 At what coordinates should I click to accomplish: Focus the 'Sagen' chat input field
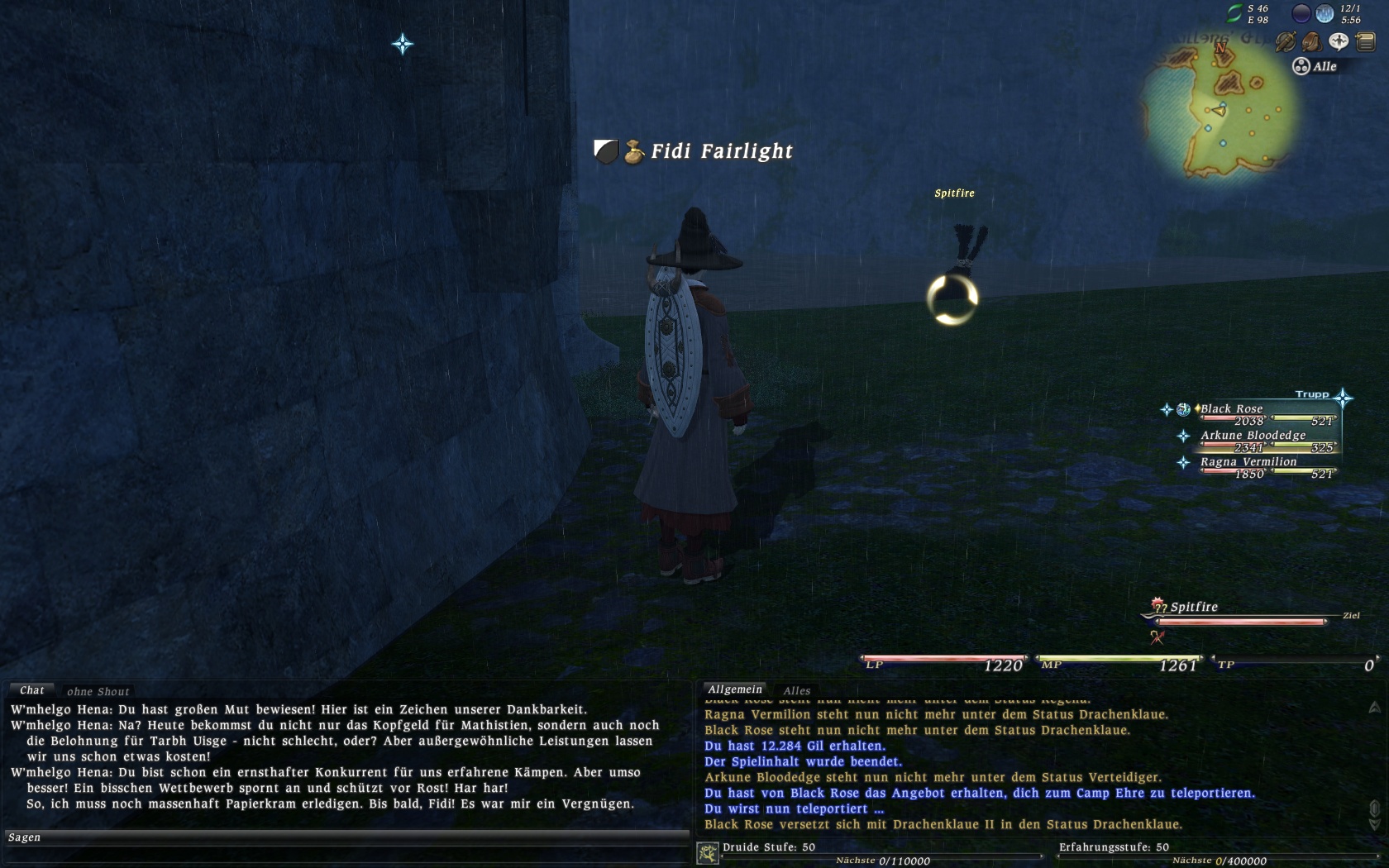point(347,837)
